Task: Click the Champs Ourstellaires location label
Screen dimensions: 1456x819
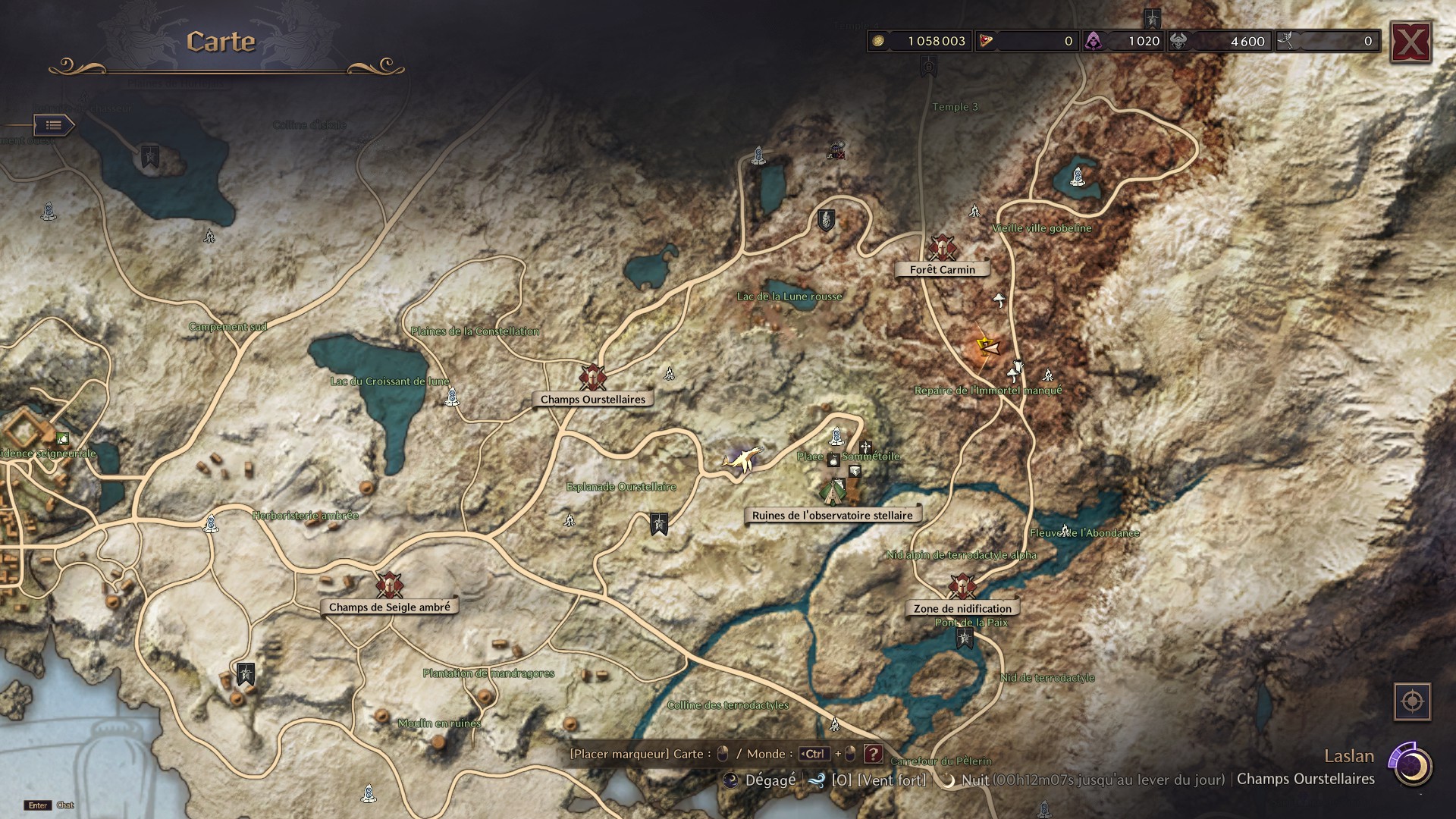Action: (593, 398)
